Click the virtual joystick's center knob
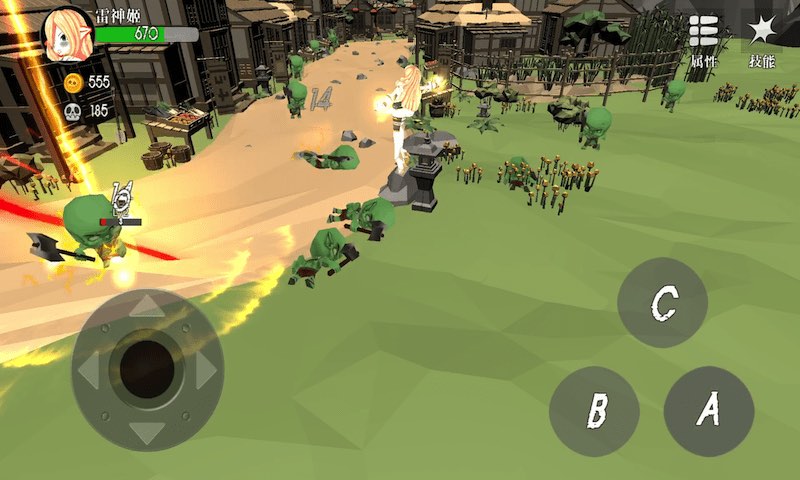Image resolution: width=800 pixels, height=480 pixels. [147, 369]
